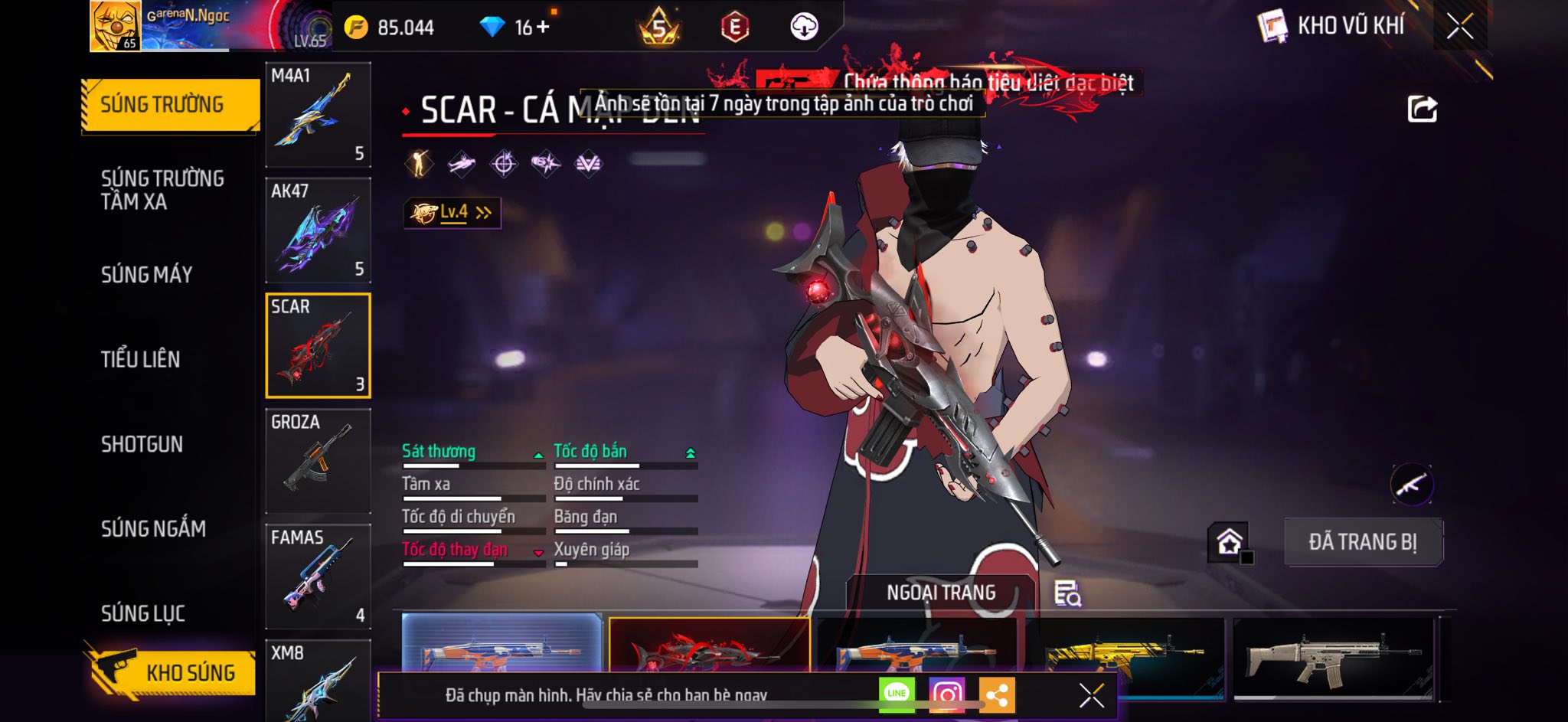
Task: Close the Kho Vũ Khí screen
Action: (1459, 26)
